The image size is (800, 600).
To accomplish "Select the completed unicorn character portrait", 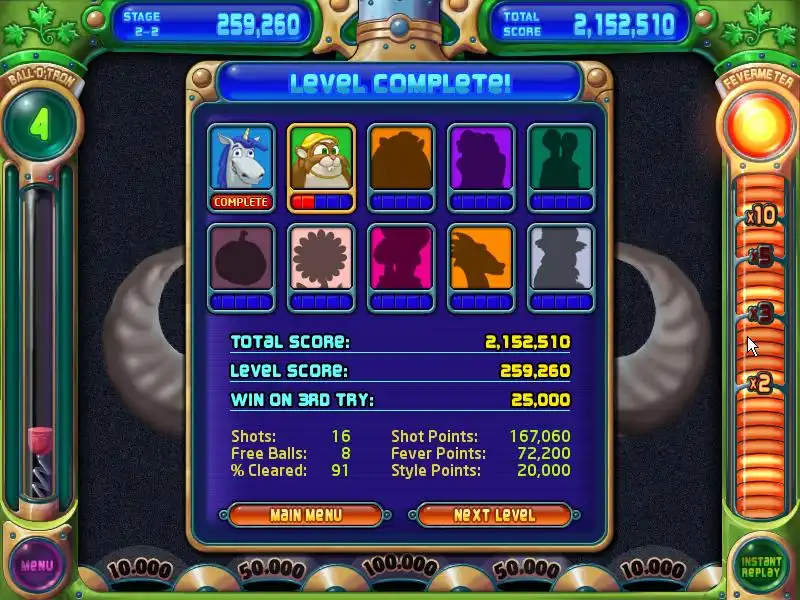I will 241,159.
